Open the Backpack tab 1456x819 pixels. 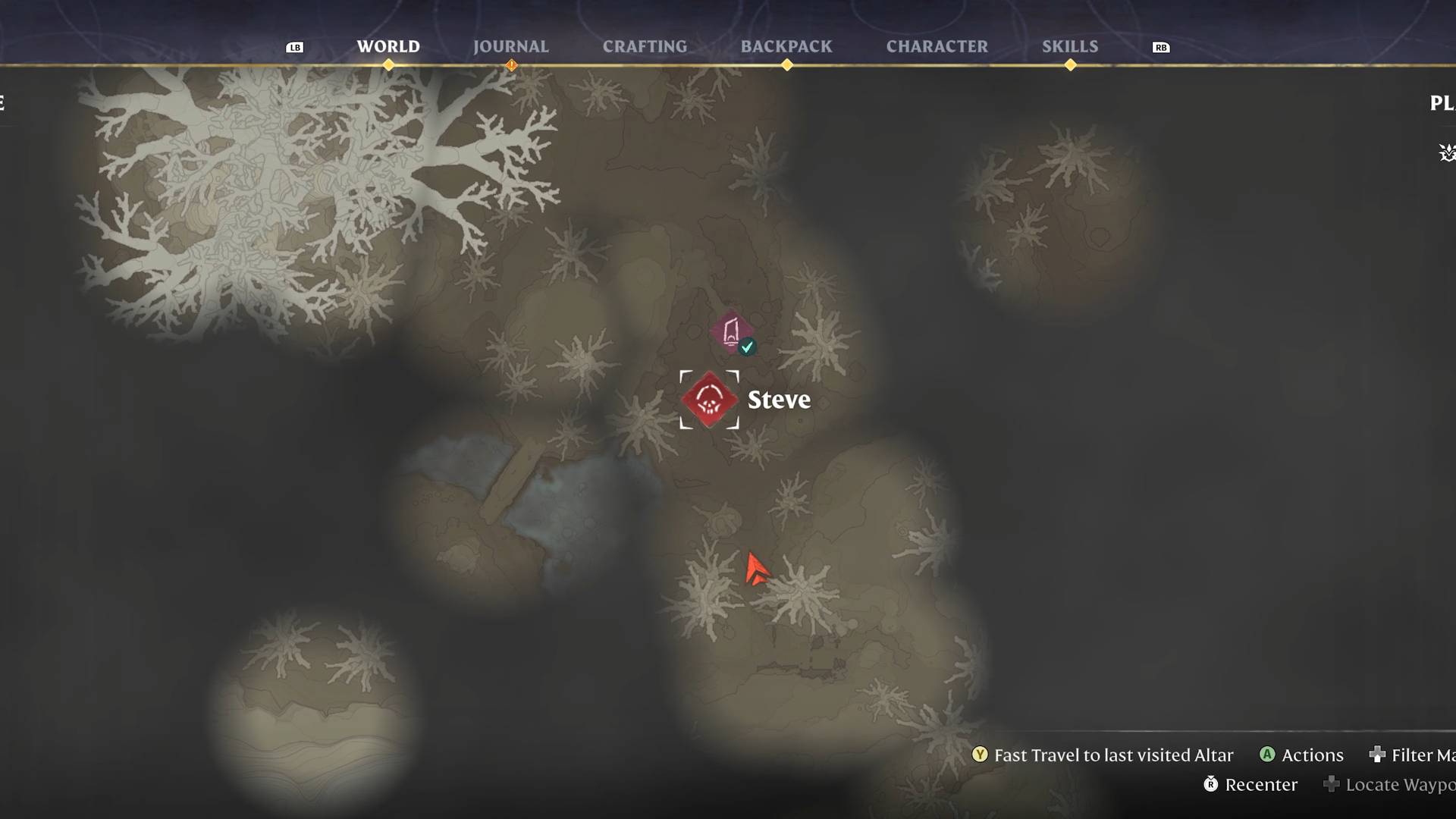click(786, 46)
